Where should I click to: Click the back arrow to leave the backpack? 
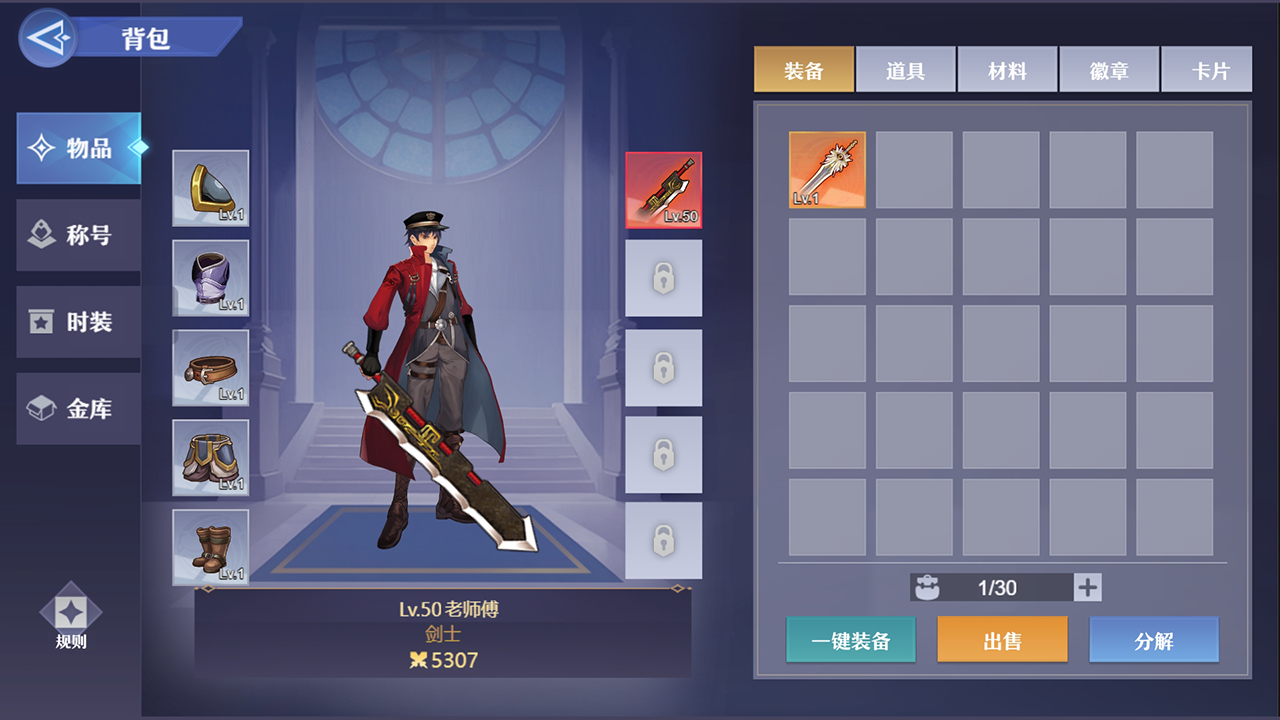pos(46,37)
